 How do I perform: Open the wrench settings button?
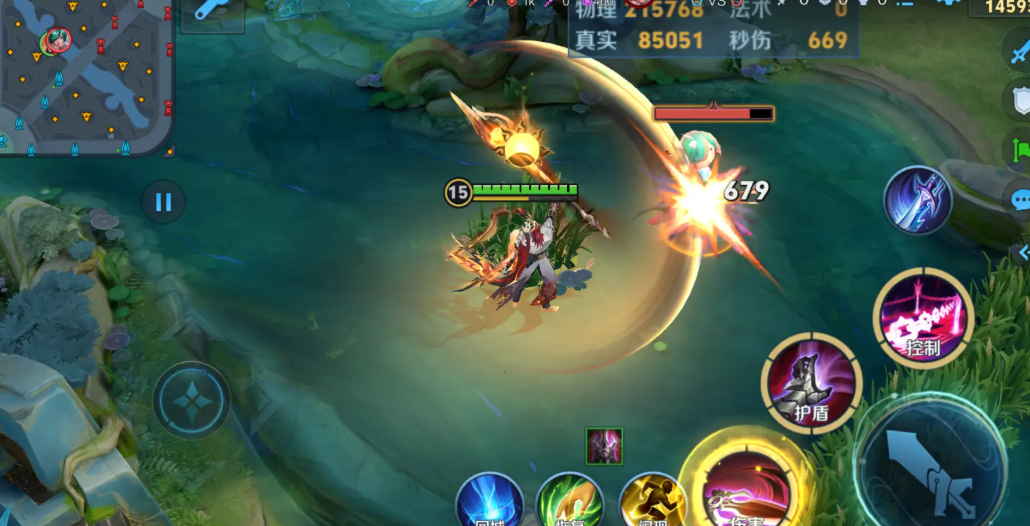point(213,11)
